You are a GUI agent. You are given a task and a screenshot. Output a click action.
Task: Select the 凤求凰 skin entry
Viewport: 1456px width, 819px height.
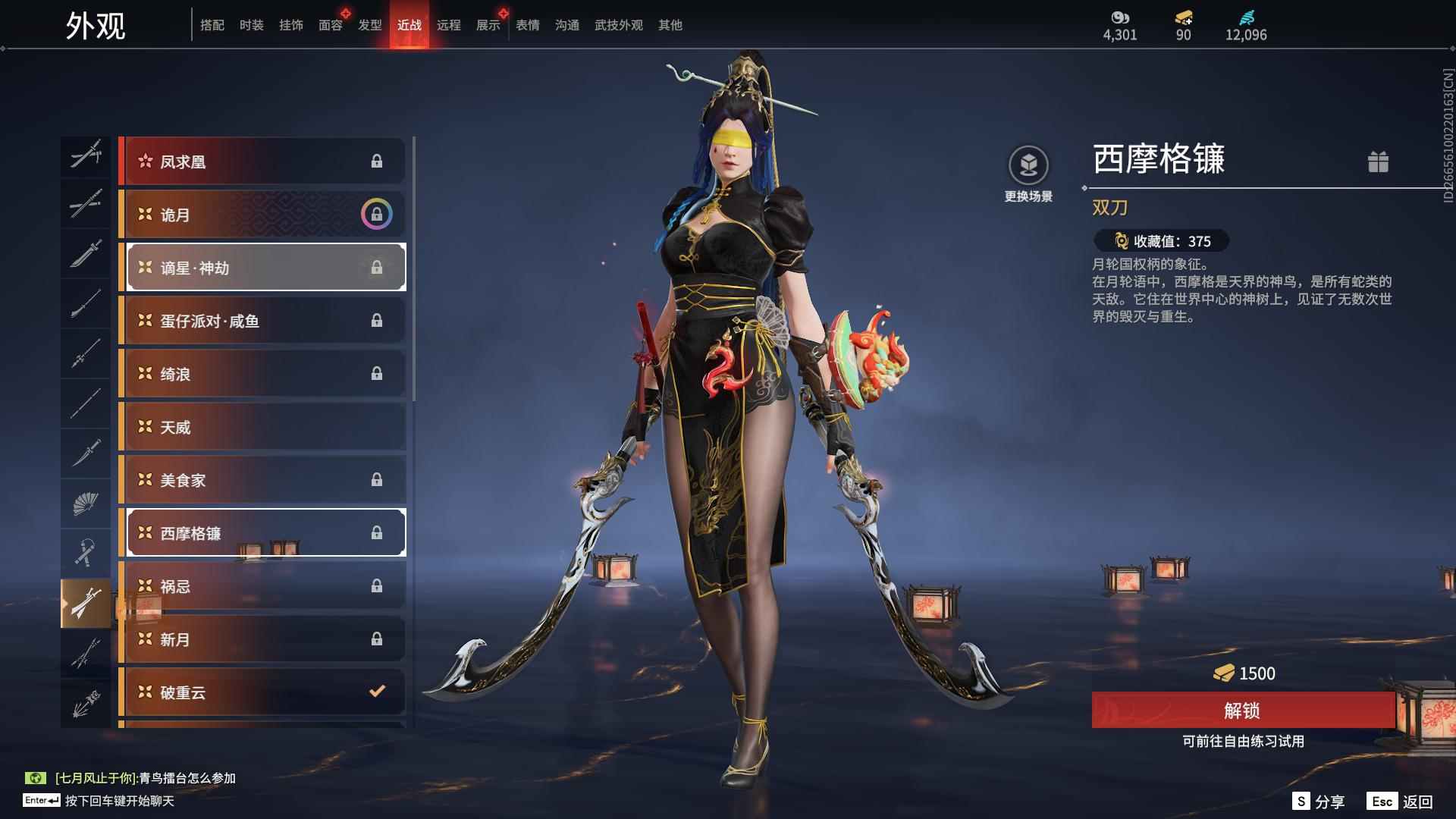(x=262, y=162)
